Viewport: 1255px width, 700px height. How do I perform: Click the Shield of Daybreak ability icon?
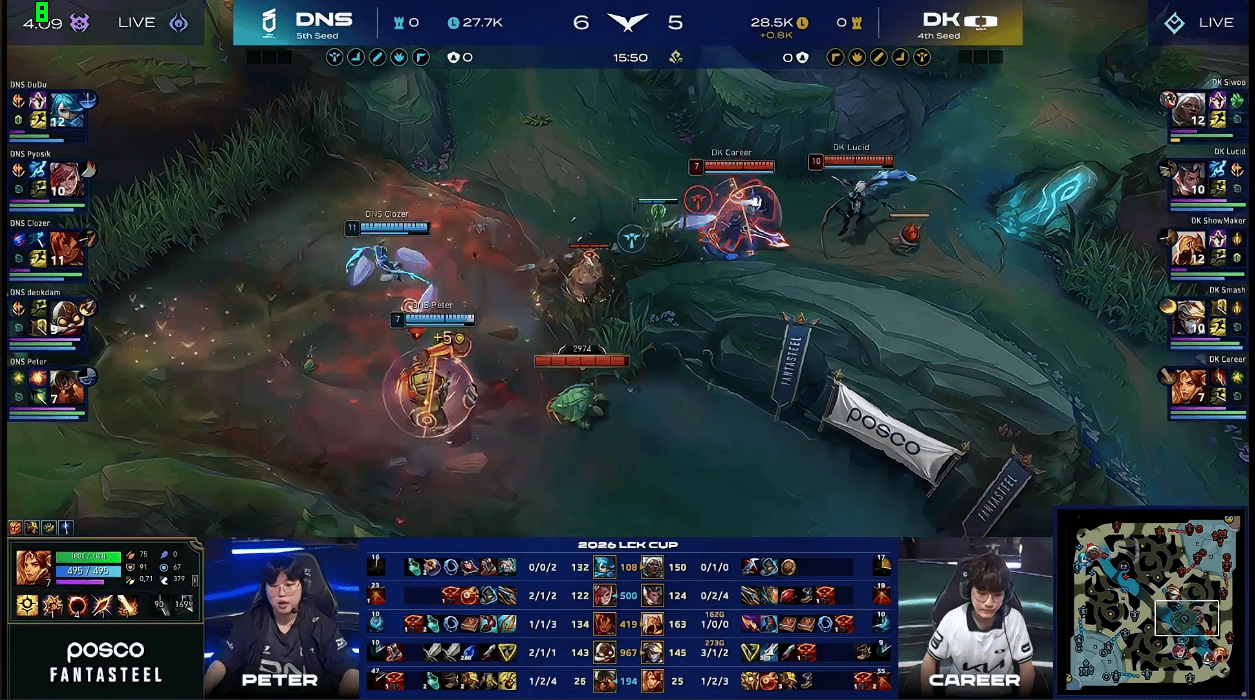tap(51, 605)
